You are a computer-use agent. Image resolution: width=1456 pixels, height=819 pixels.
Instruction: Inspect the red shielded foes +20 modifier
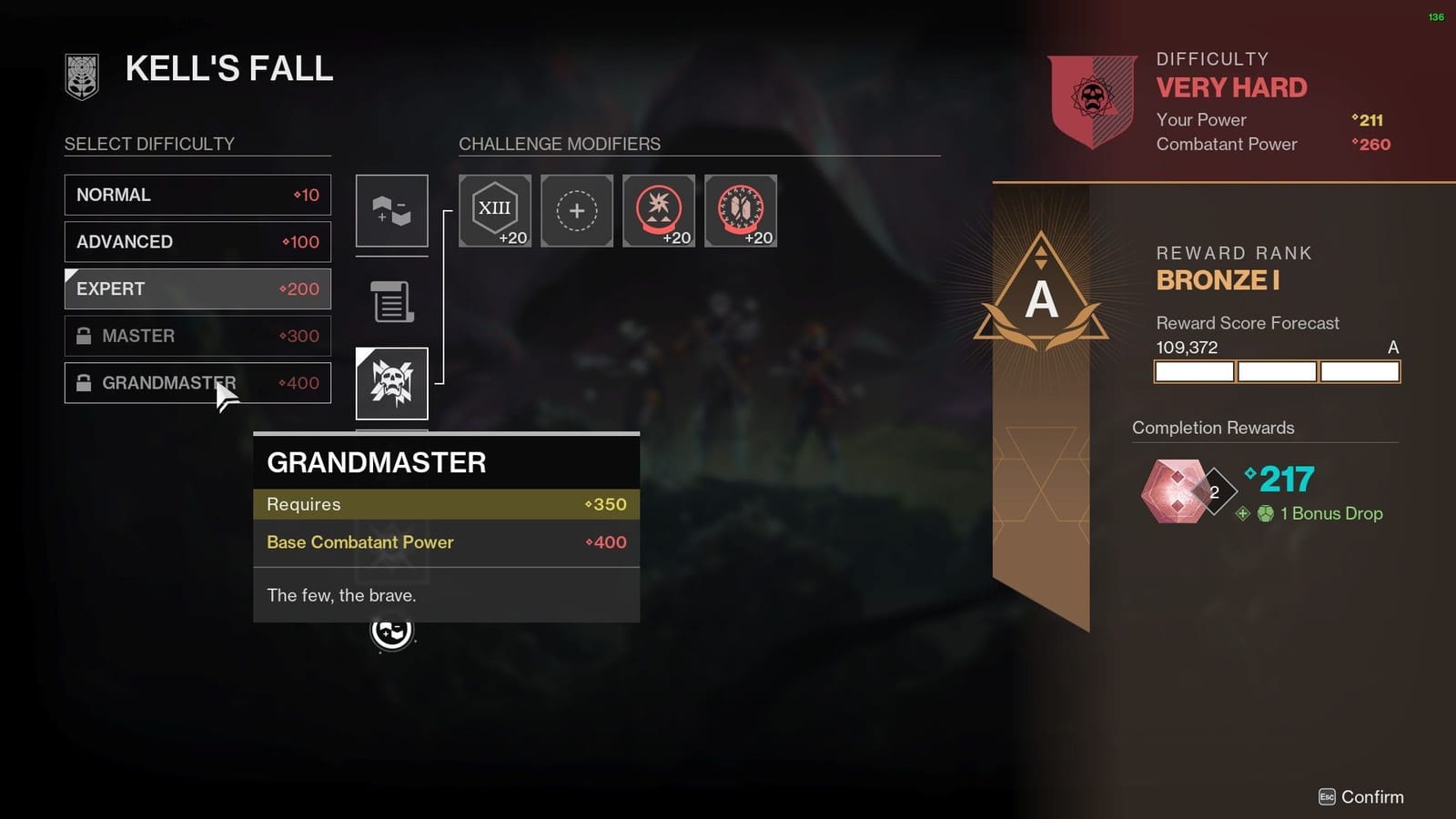pos(658,210)
